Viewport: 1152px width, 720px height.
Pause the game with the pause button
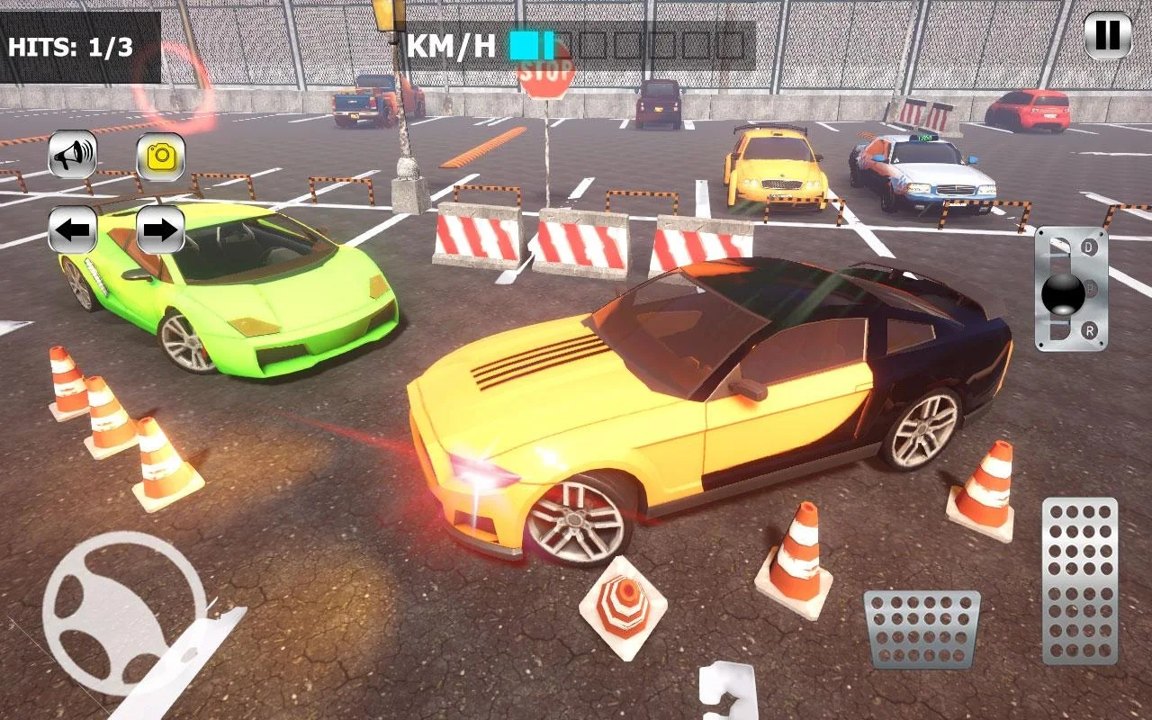(x=1107, y=36)
